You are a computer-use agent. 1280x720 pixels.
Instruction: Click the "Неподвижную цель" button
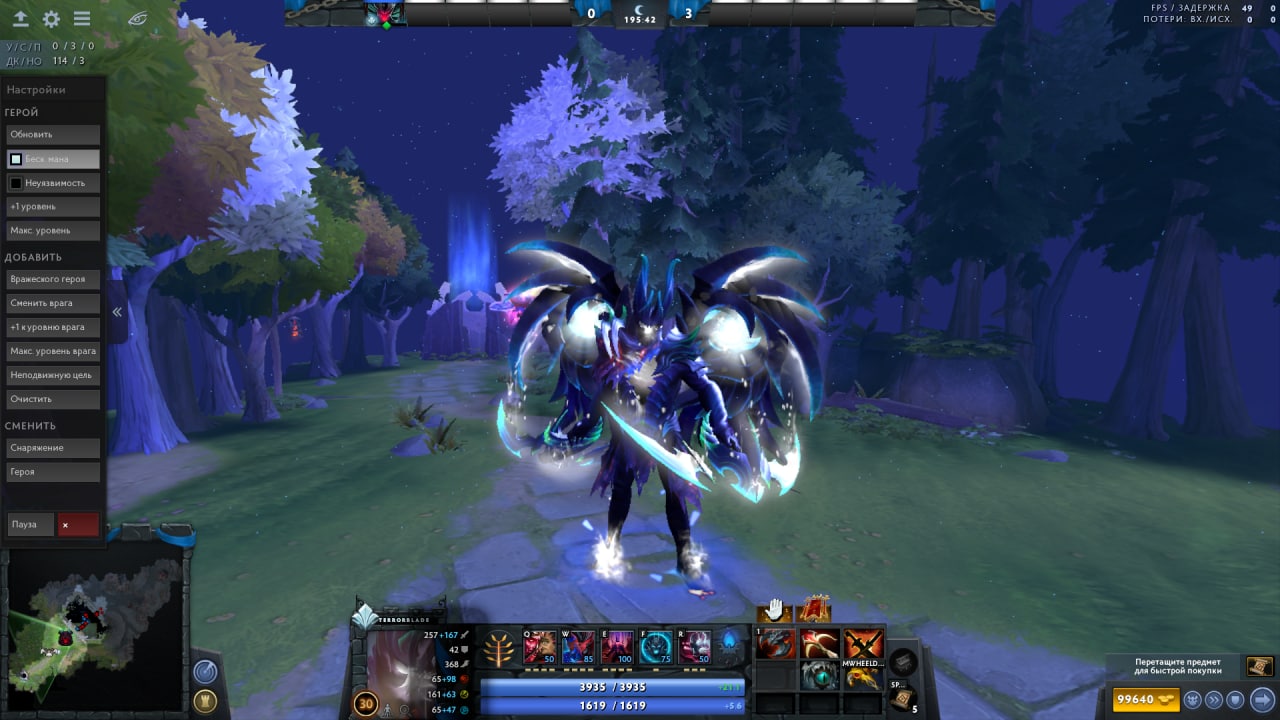click(x=53, y=375)
